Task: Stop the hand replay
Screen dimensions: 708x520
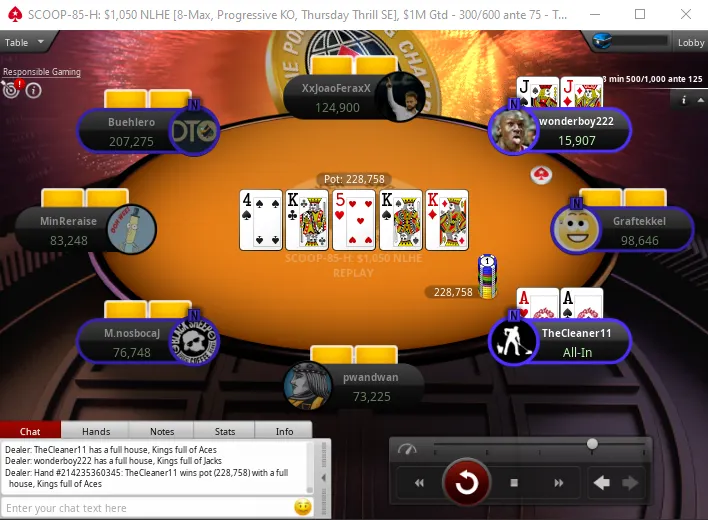Action: tap(514, 483)
